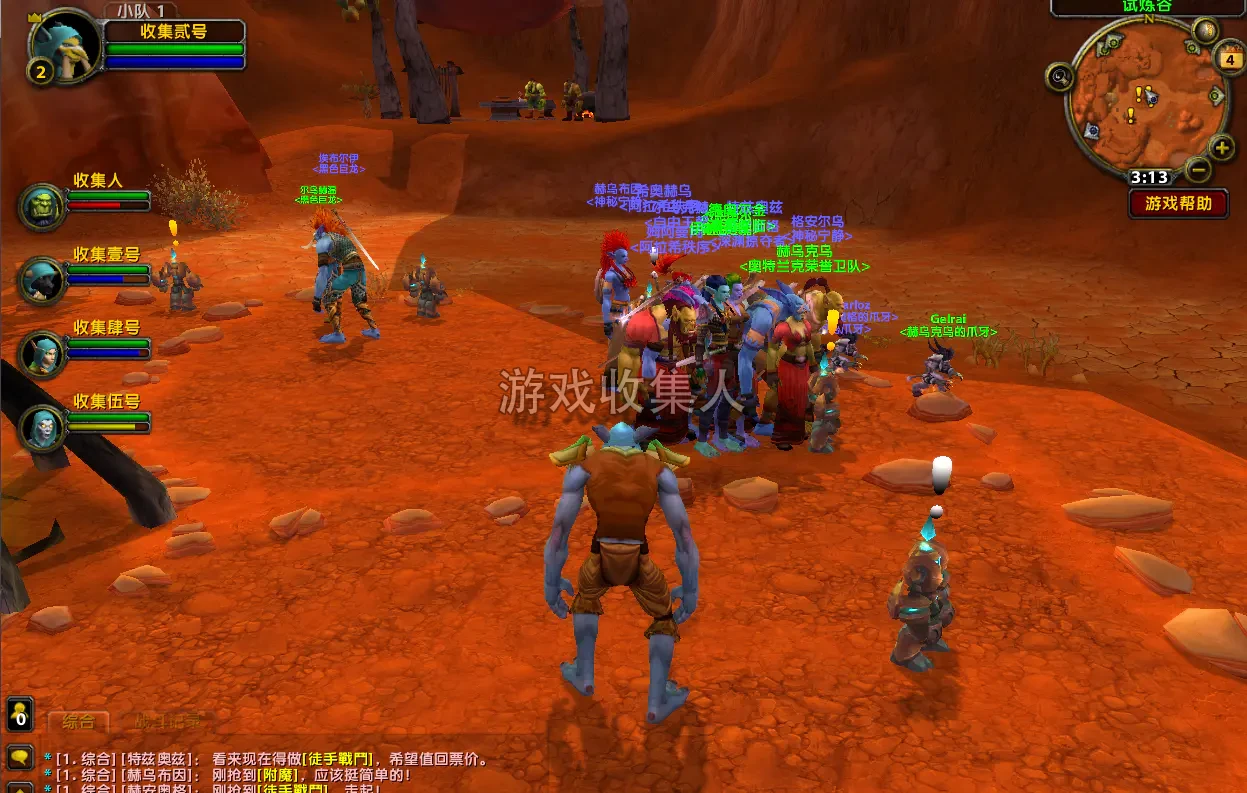The image size is (1247, 793).
Task: Open the 试炼谷 zone name bar
Action: point(1147,6)
